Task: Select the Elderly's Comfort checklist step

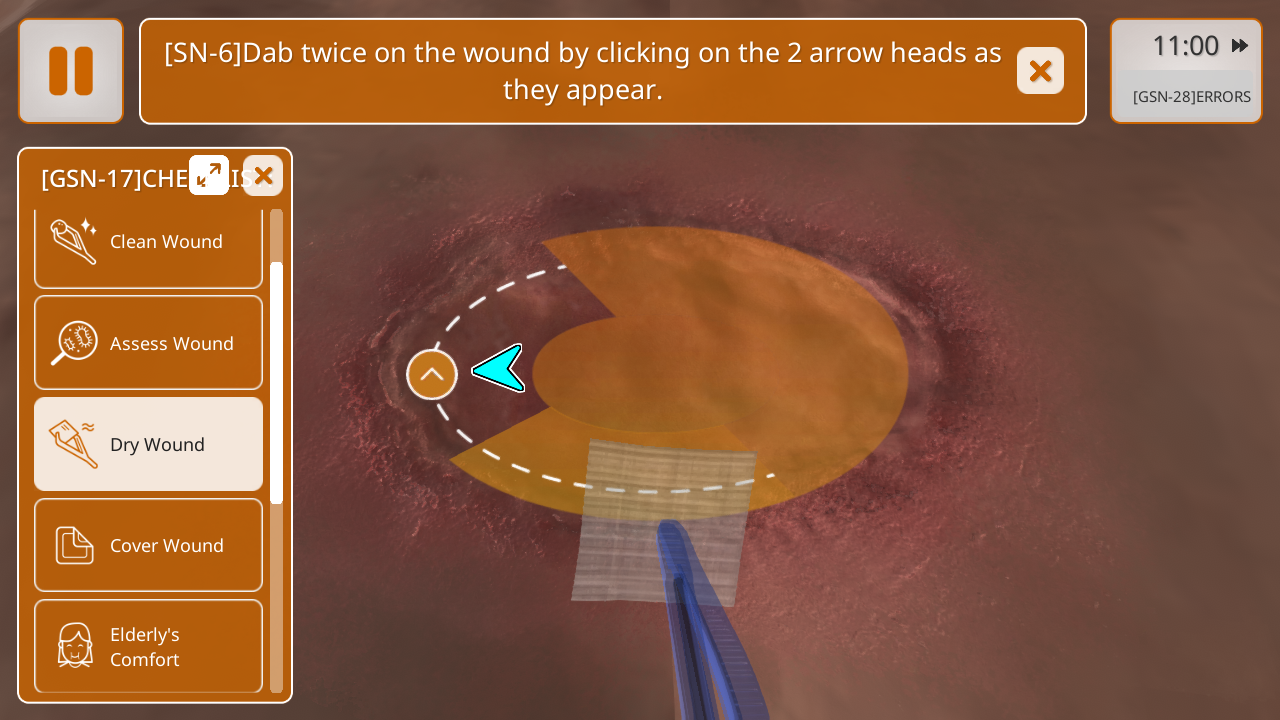Action: point(148,646)
